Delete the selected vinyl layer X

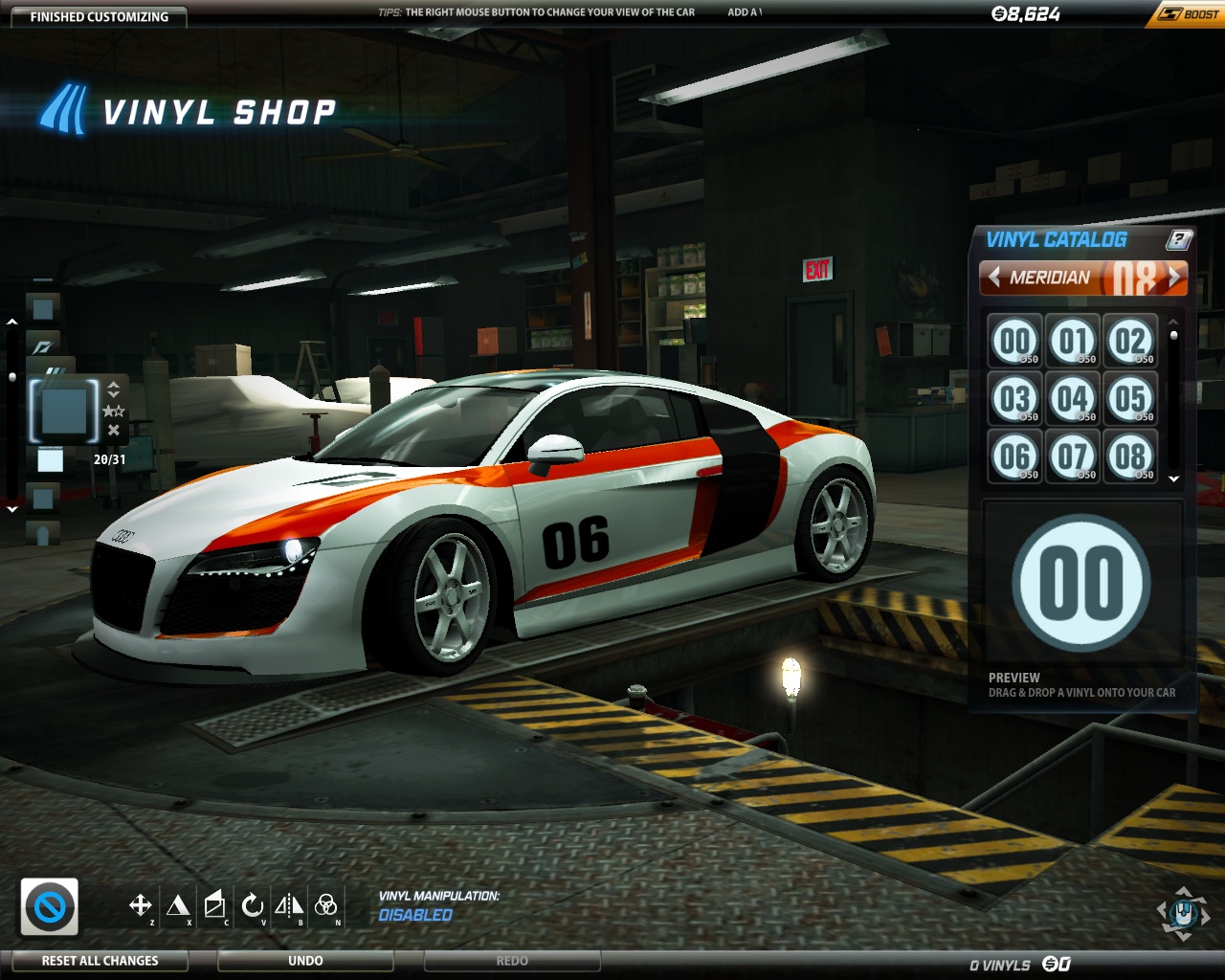pyautogui.click(x=114, y=431)
